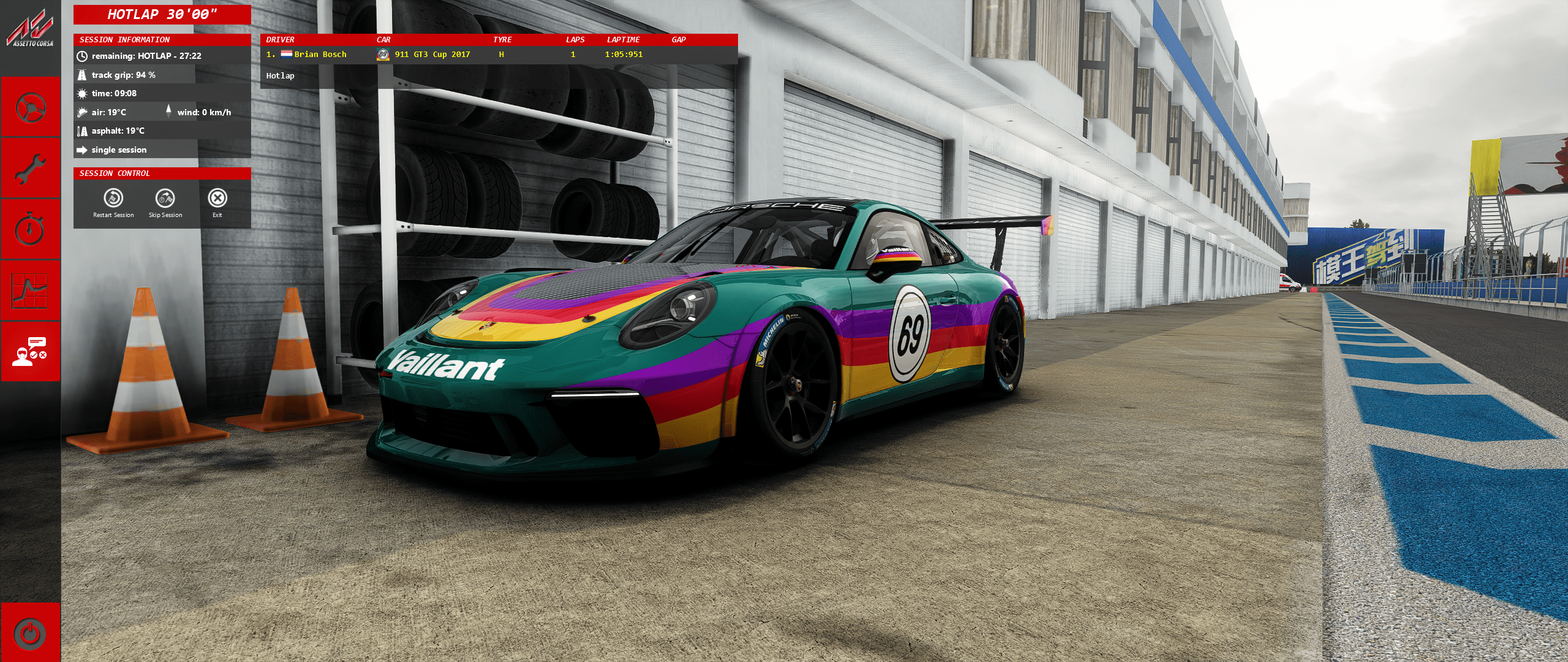
Task: Click the power quit button
Action: 30,633
